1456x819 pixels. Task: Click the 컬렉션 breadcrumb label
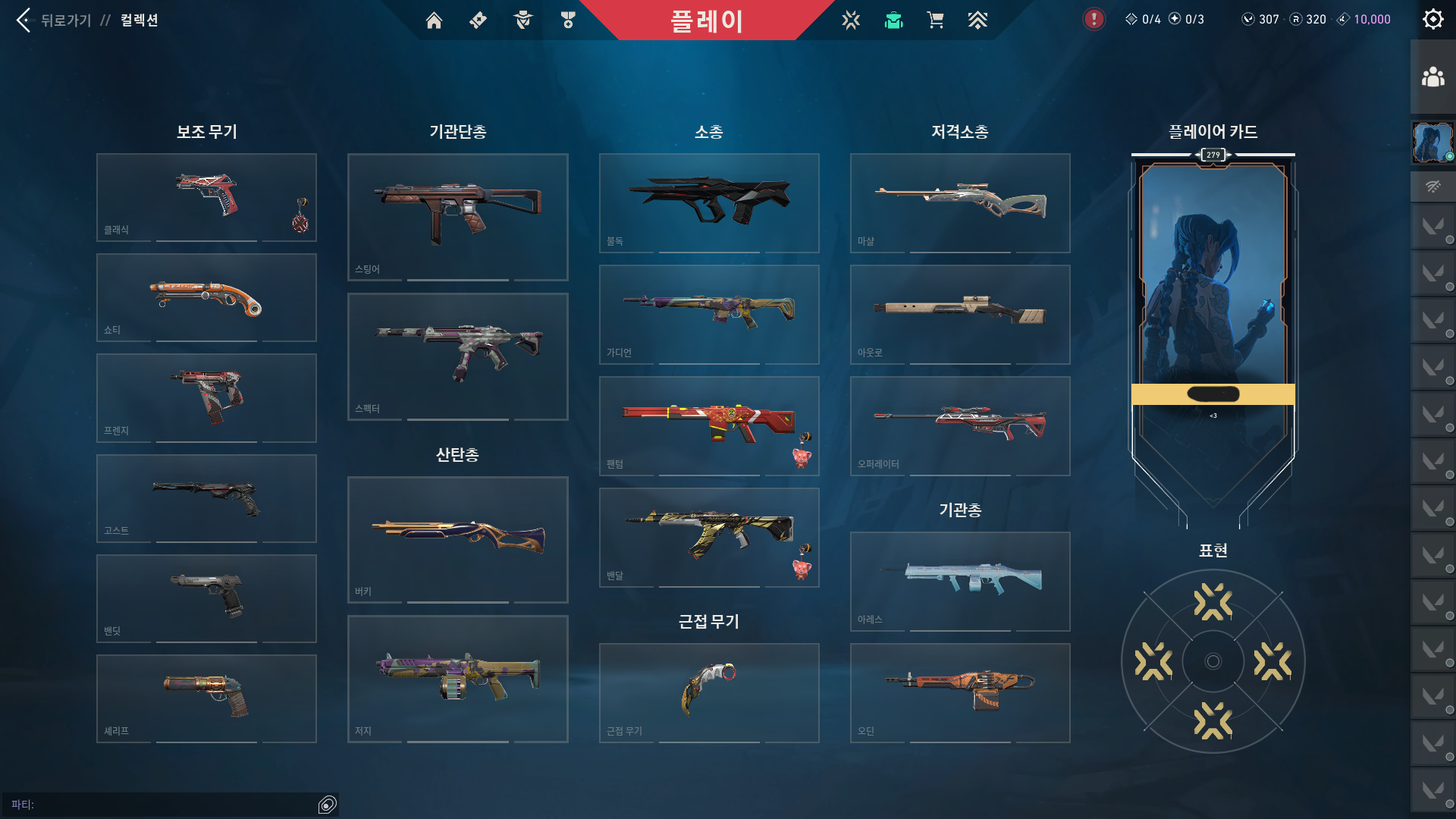click(140, 20)
